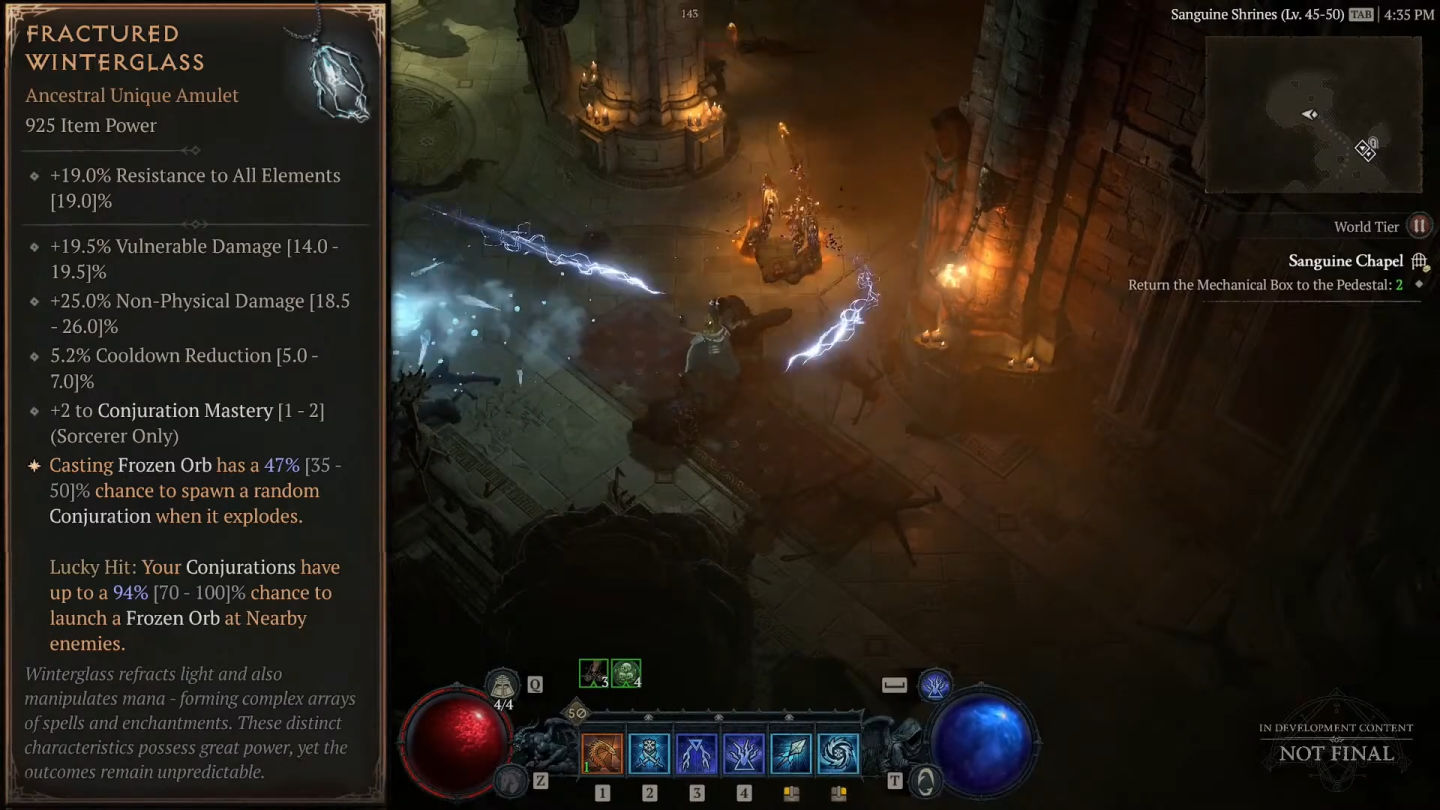Cast the swirling Frozen Orb skill
This screenshot has height=810, width=1440.
coord(838,754)
